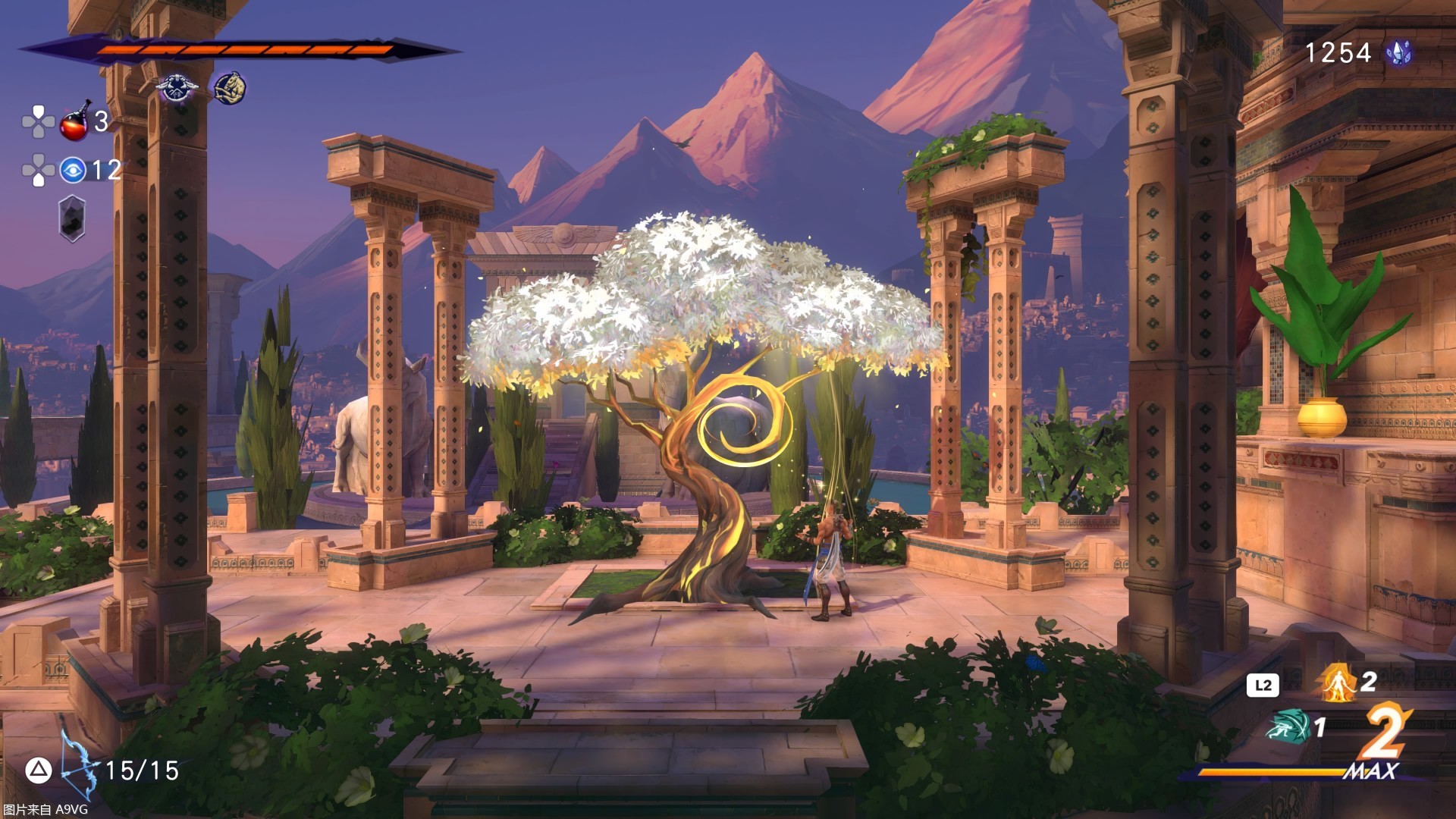The image size is (1456, 819).
Task: Select the blue eye memory shard icon
Action: tap(73, 170)
